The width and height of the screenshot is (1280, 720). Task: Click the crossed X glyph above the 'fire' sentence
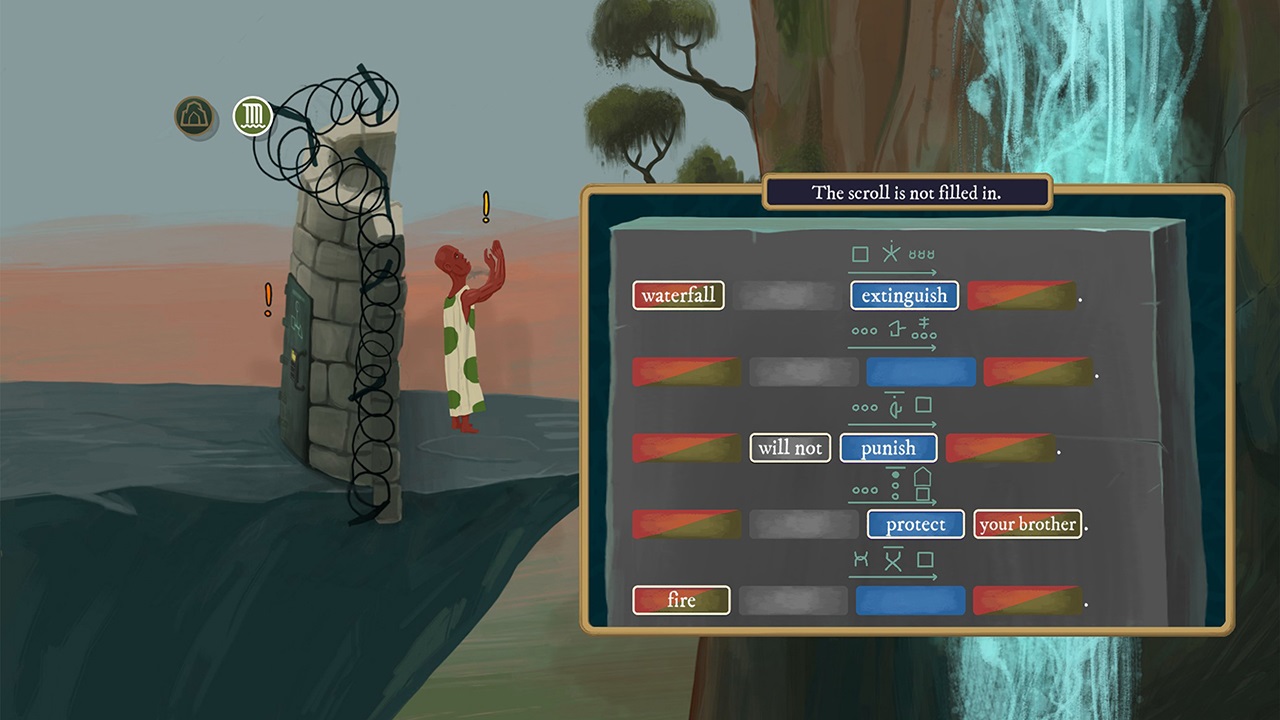[893, 561]
